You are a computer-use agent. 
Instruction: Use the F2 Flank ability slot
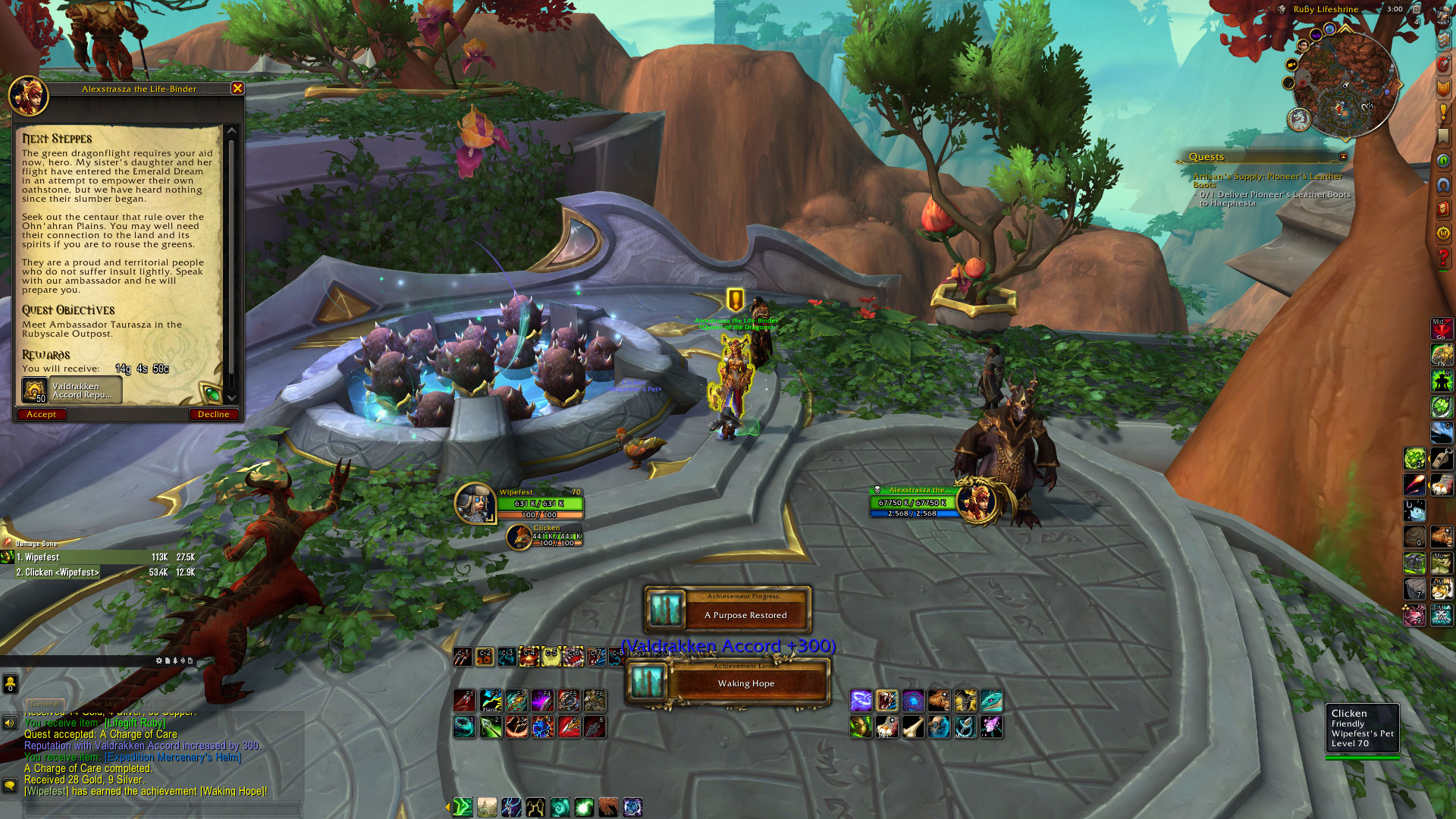click(x=490, y=701)
